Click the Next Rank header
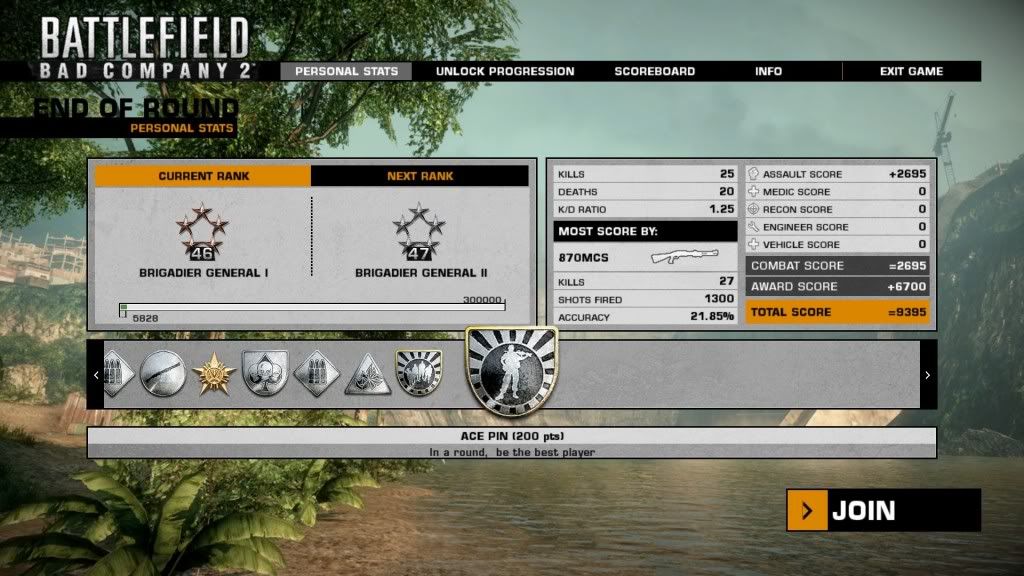The width and height of the screenshot is (1024, 576). pos(420,176)
